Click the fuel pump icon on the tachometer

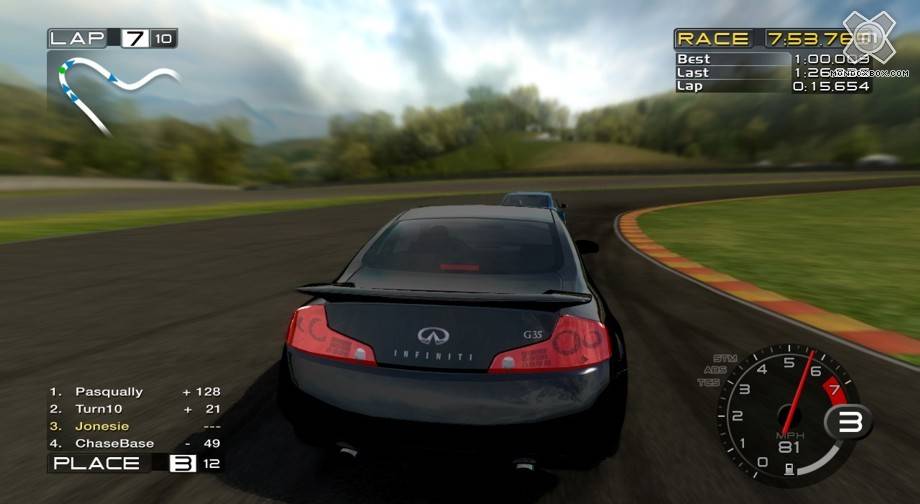coord(791,468)
